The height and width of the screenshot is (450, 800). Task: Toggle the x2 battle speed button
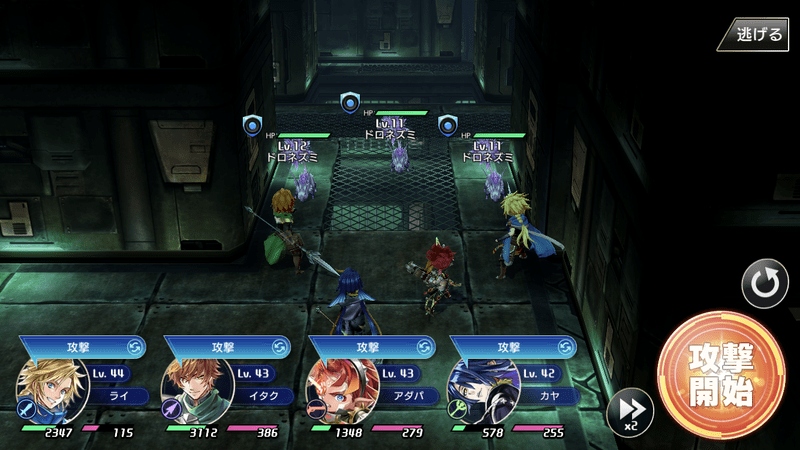pos(630,410)
